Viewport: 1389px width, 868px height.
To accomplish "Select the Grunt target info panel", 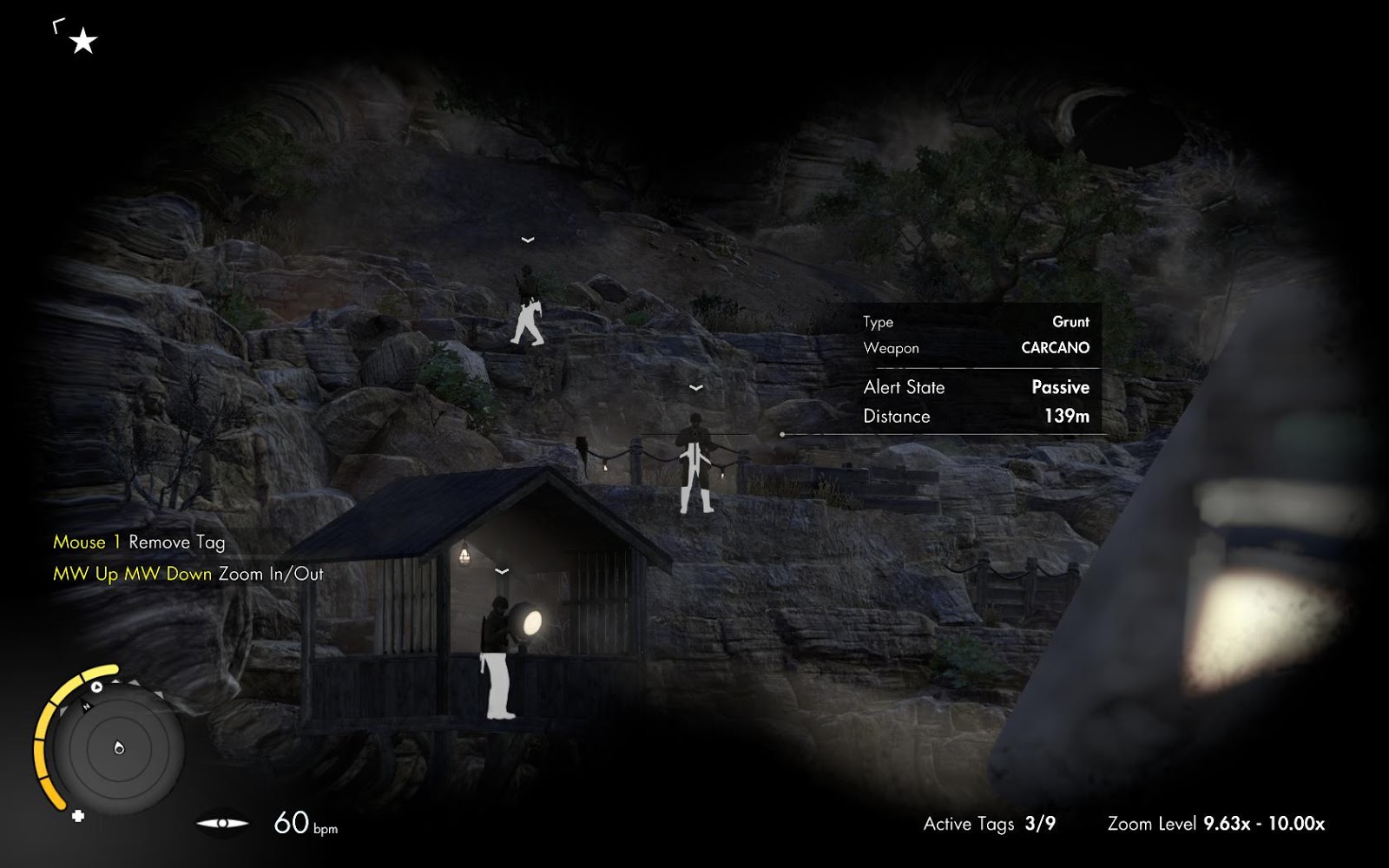I will [x=976, y=369].
